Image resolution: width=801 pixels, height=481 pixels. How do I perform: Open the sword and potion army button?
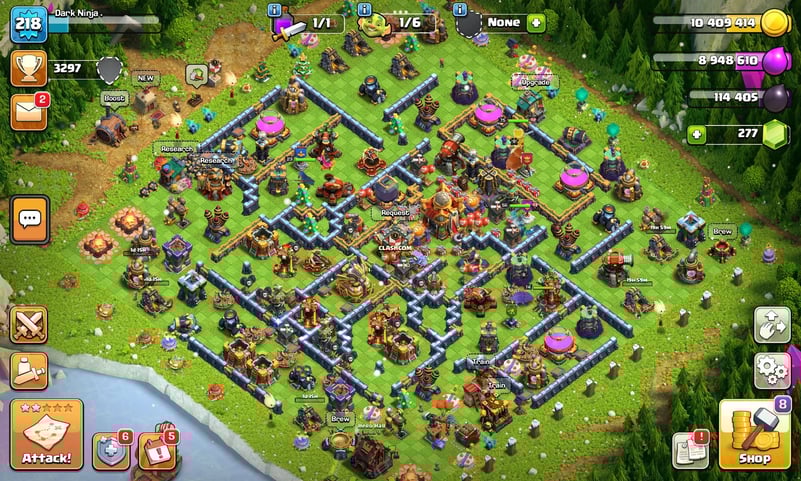tap(29, 369)
